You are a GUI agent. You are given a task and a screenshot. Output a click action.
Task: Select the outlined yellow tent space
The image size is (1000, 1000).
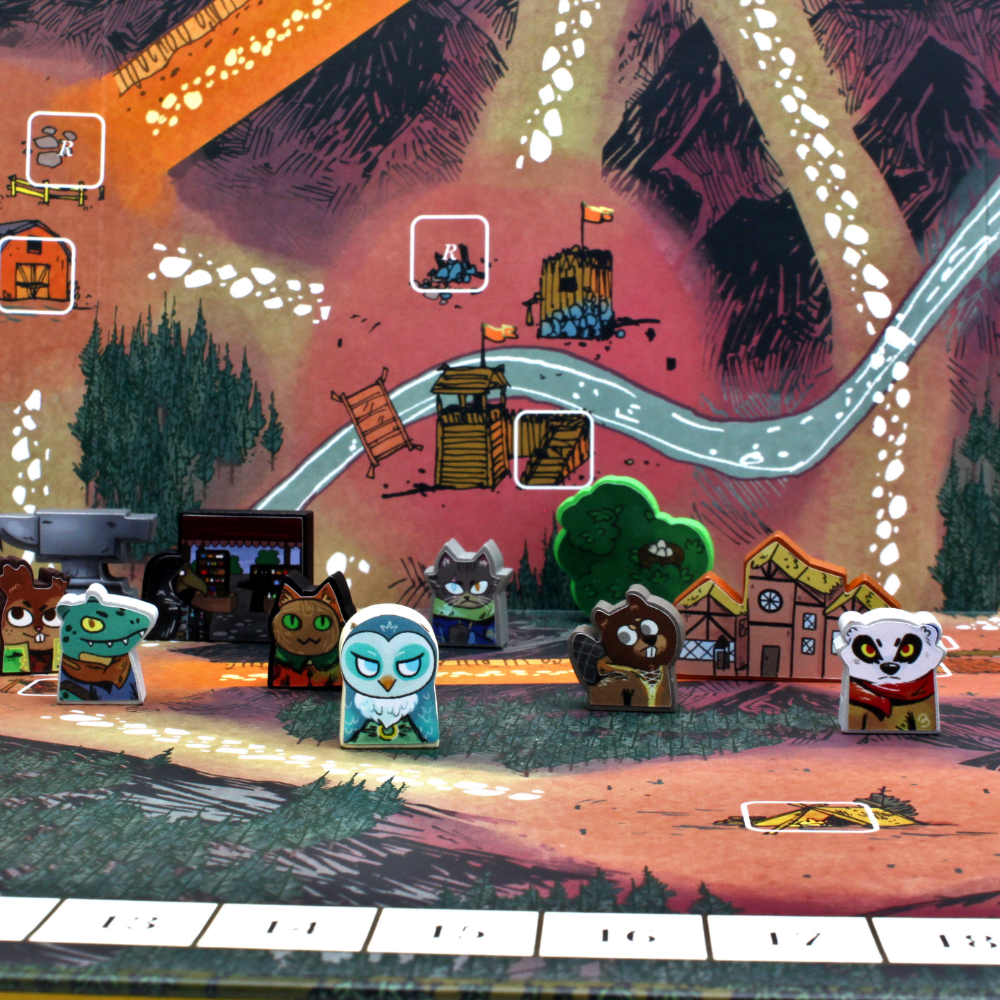point(810,817)
